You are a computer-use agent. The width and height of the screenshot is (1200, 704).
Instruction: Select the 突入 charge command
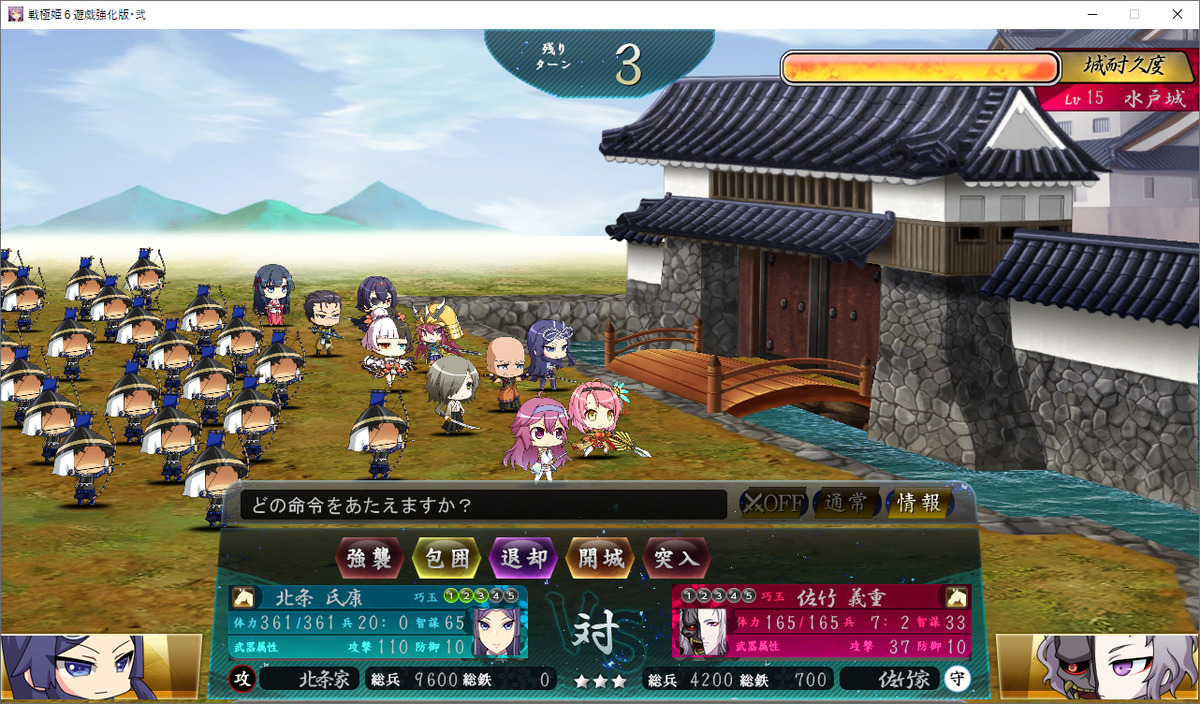[x=677, y=558]
